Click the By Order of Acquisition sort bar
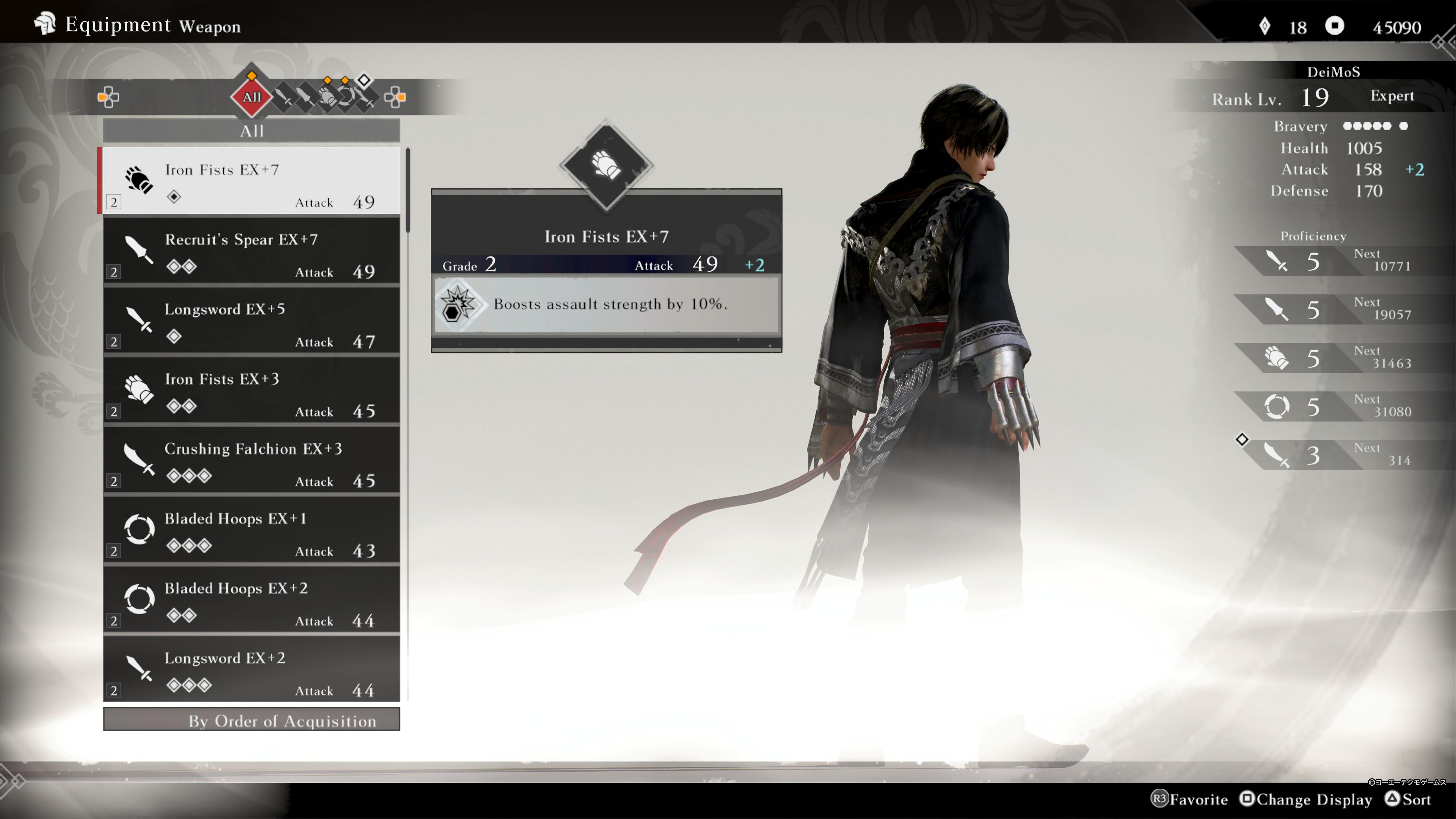 coord(251,721)
